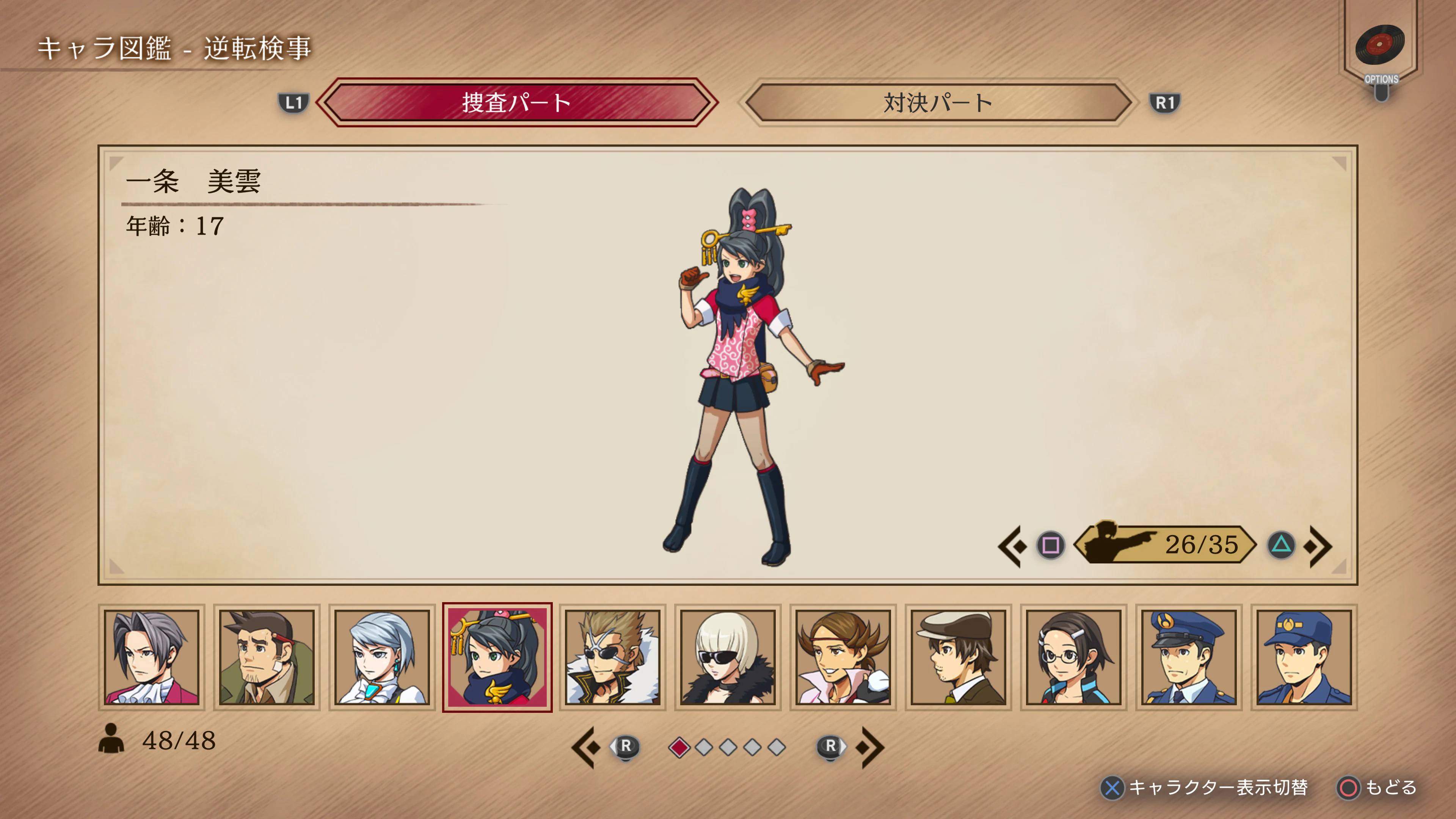Advance to next pose with triangle arrow
This screenshot has width=1456, height=819.
[1281, 546]
